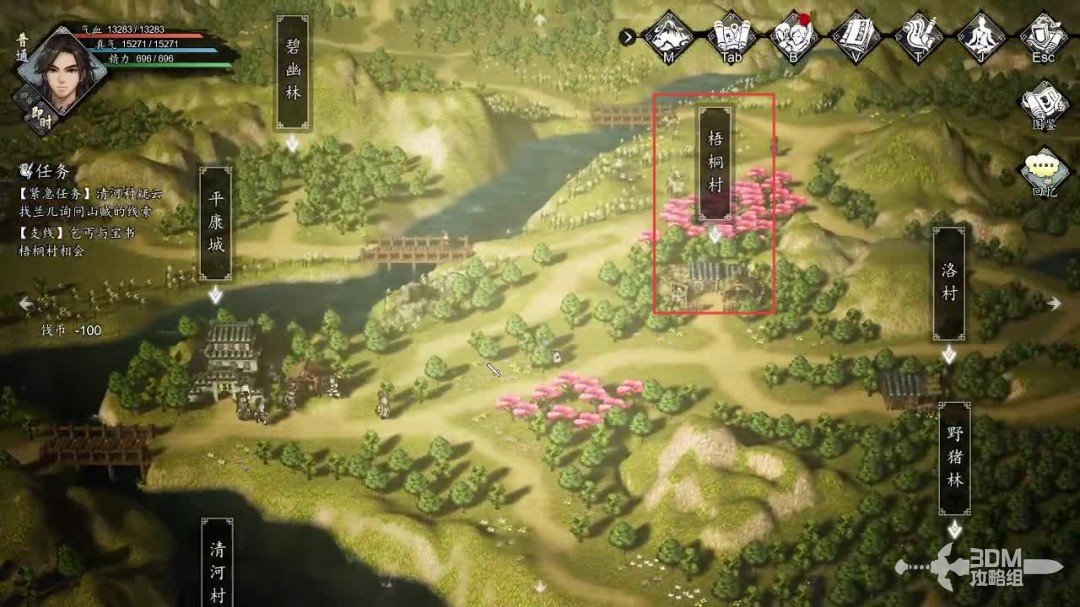Open the party icon with red dot
The height and width of the screenshot is (607, 1080).
(x=794, y=36)
